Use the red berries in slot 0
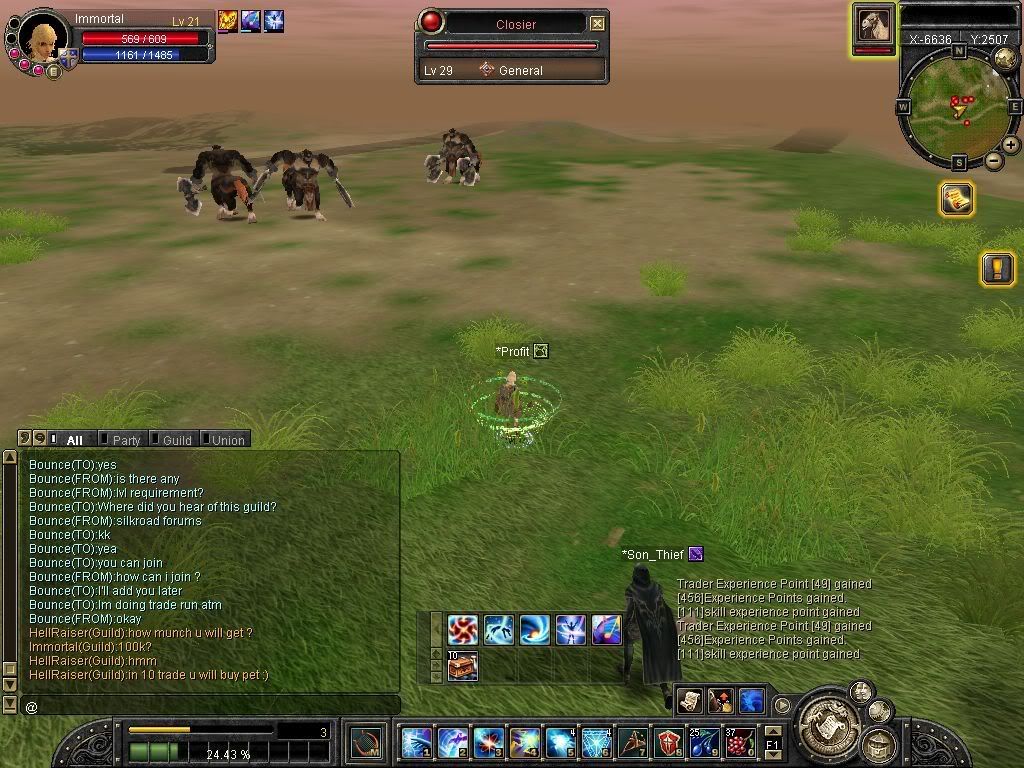The height and width of the screenshot is (768, 1024). 739,743
